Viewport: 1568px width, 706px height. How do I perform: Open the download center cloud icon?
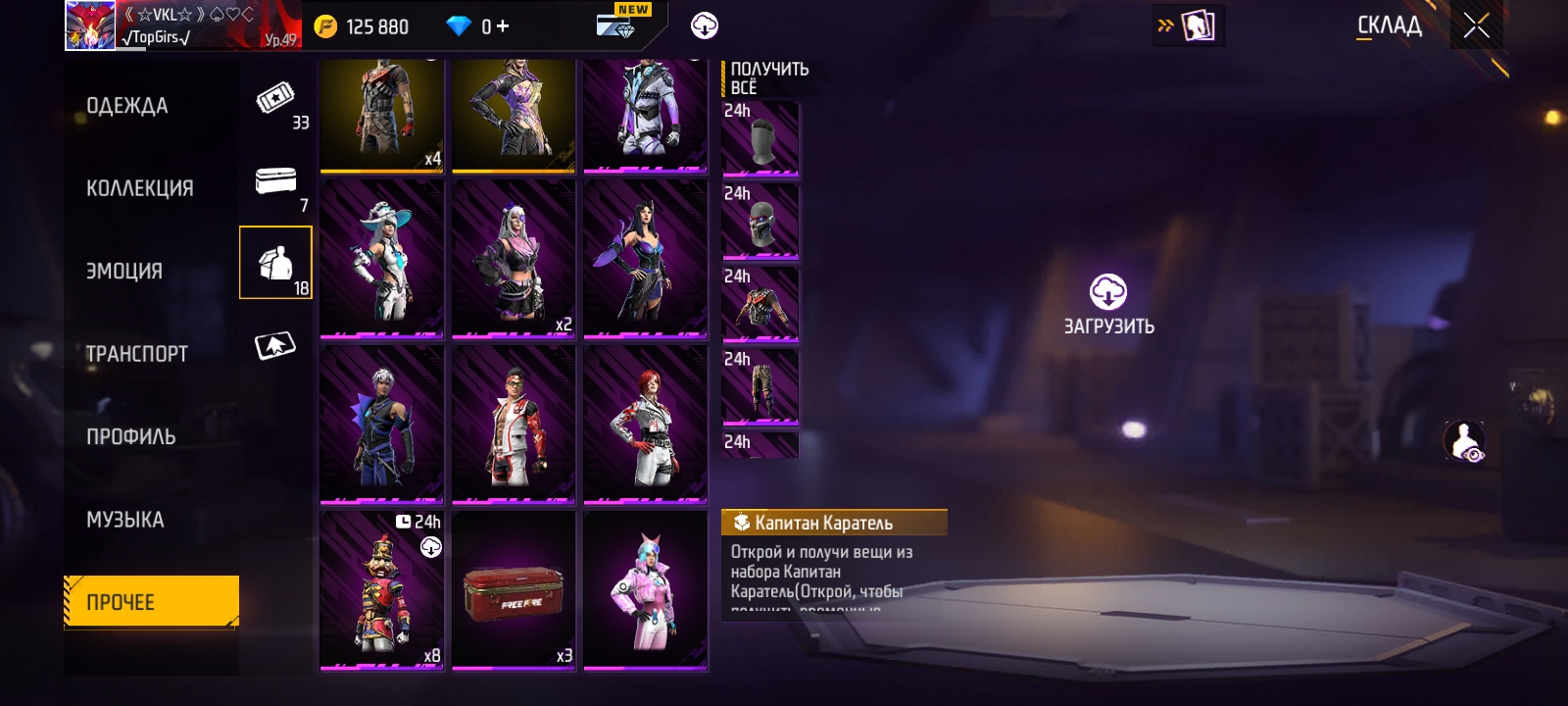704,26
